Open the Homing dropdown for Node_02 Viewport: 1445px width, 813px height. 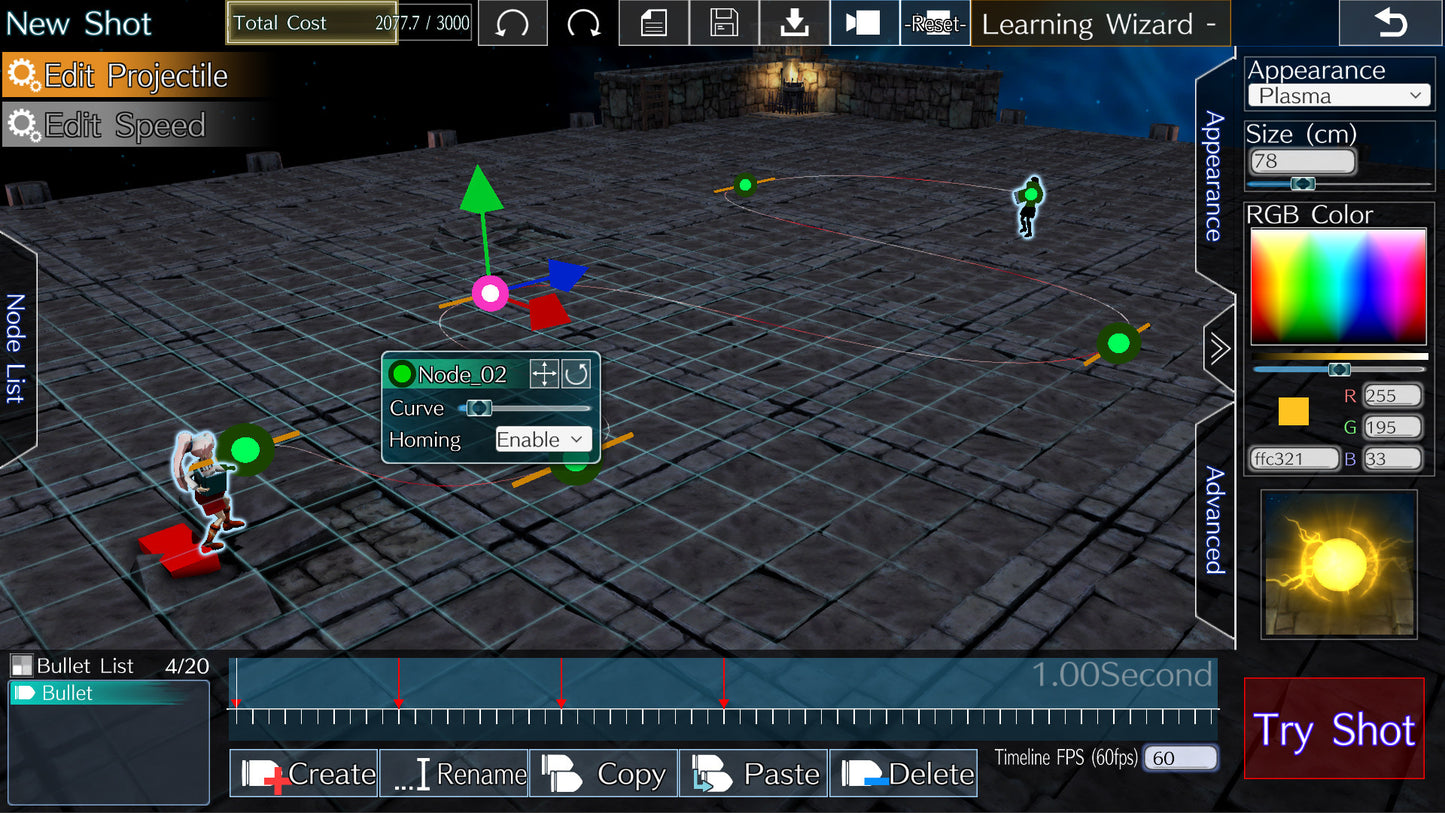542,439
